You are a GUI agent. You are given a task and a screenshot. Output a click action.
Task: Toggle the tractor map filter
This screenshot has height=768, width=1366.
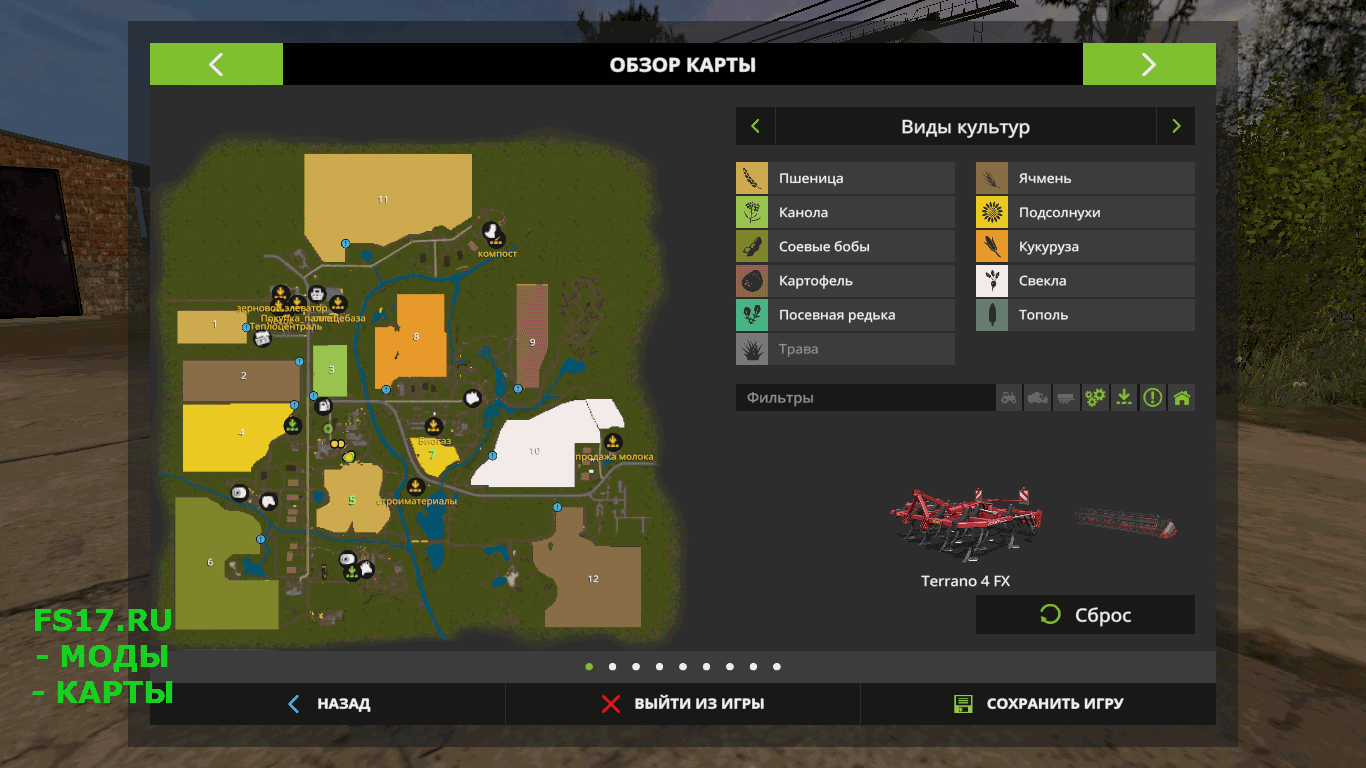(x=1009, y=398)
